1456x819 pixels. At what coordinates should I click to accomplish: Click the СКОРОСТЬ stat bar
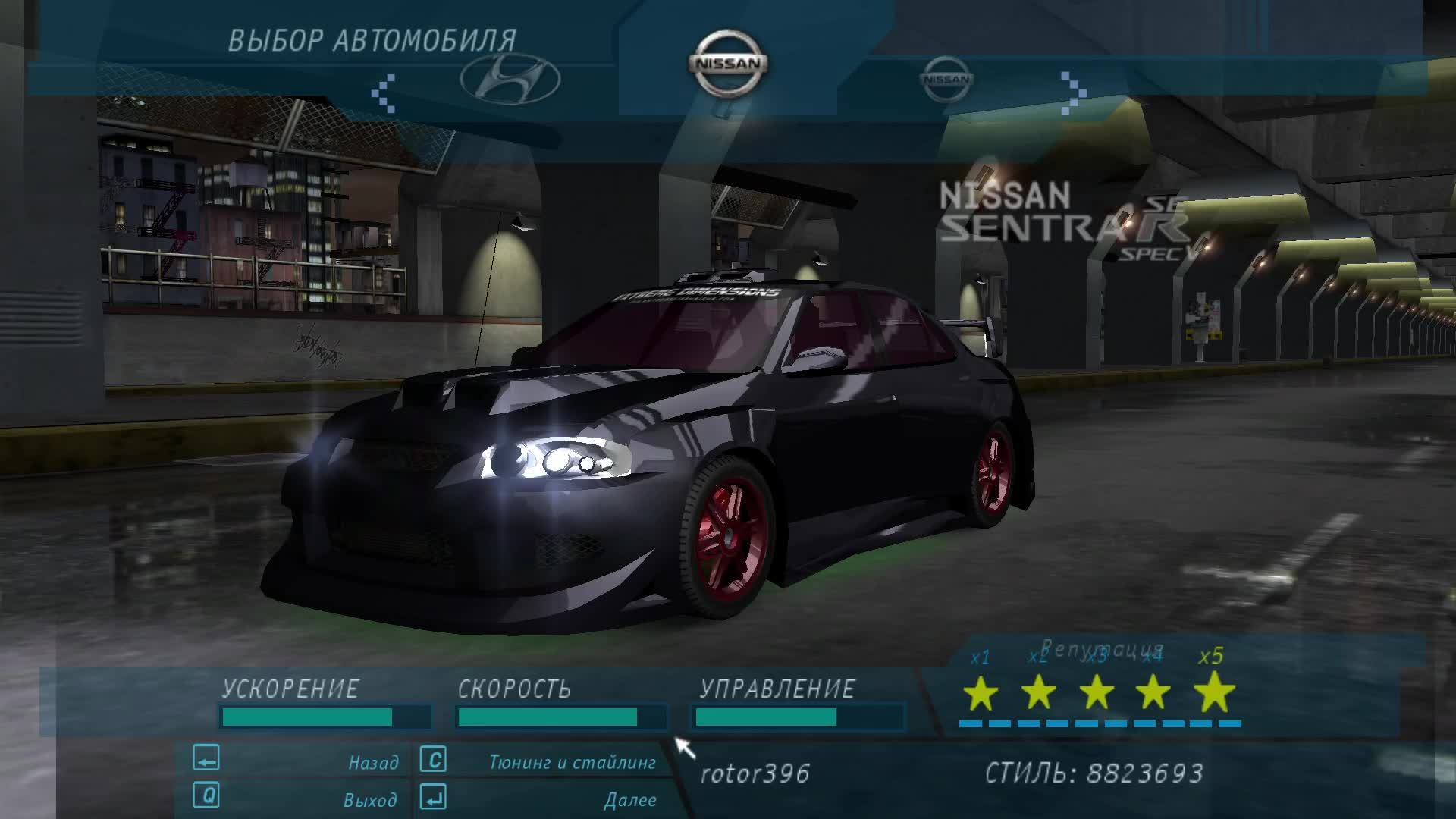[560, 716]
